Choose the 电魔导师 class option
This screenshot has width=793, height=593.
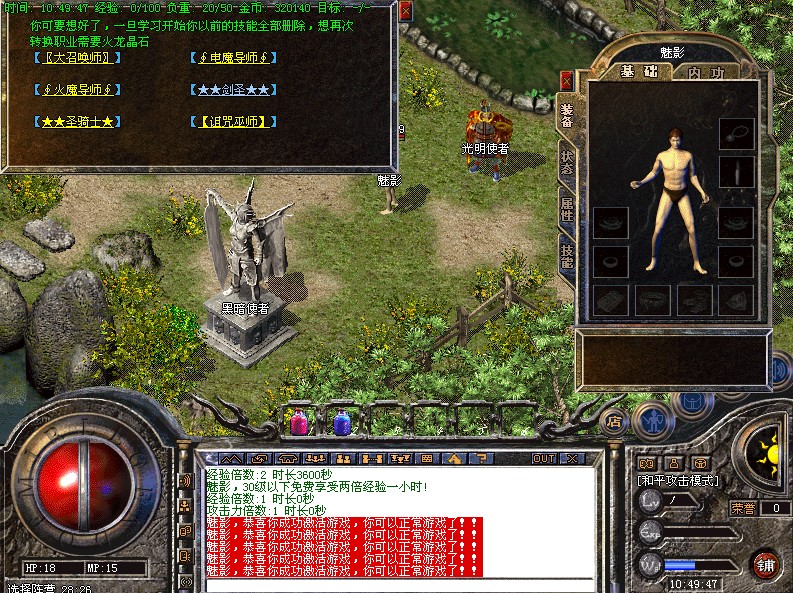(230, 57)
